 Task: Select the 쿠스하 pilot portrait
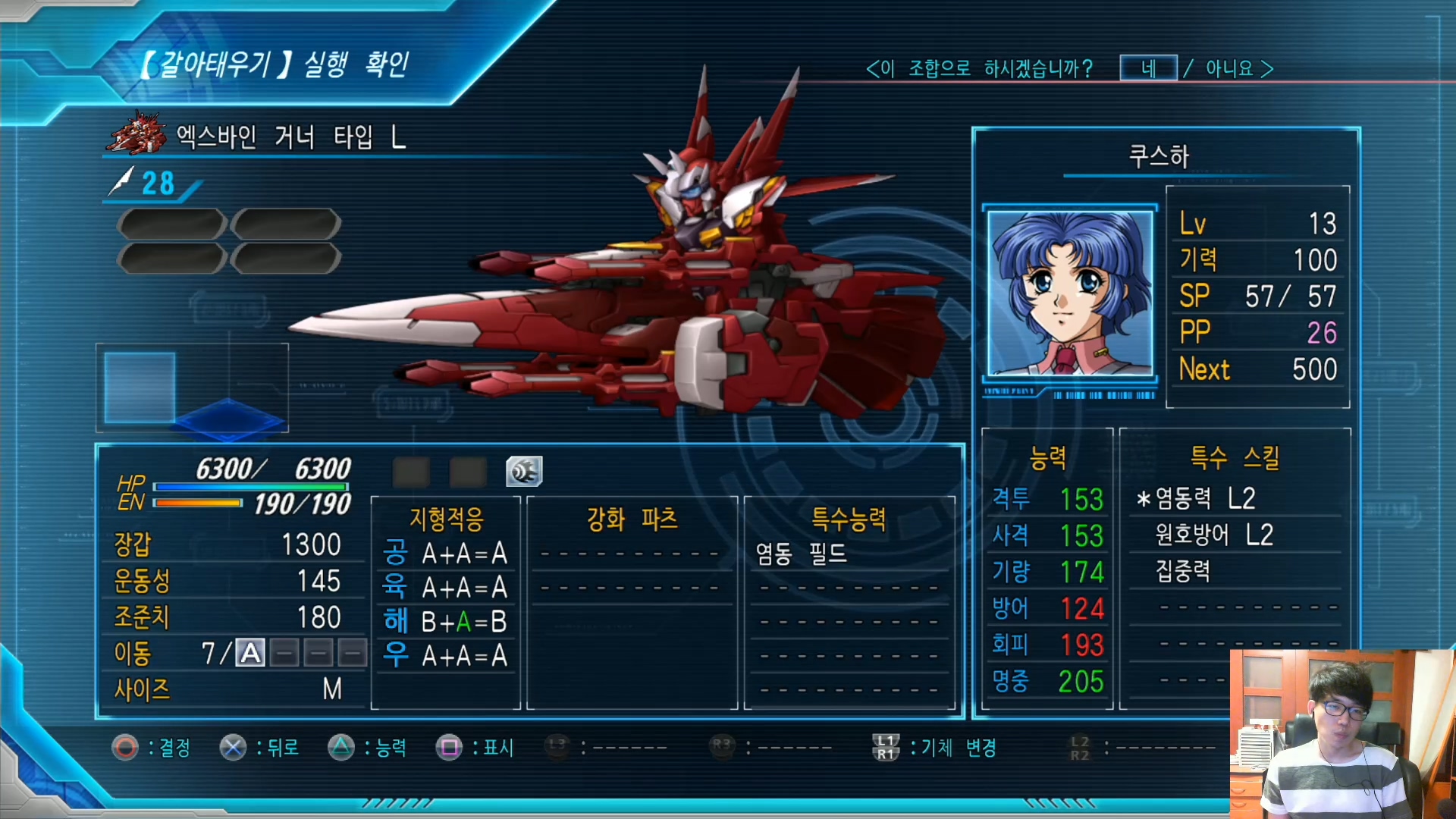coord(1069,293)
